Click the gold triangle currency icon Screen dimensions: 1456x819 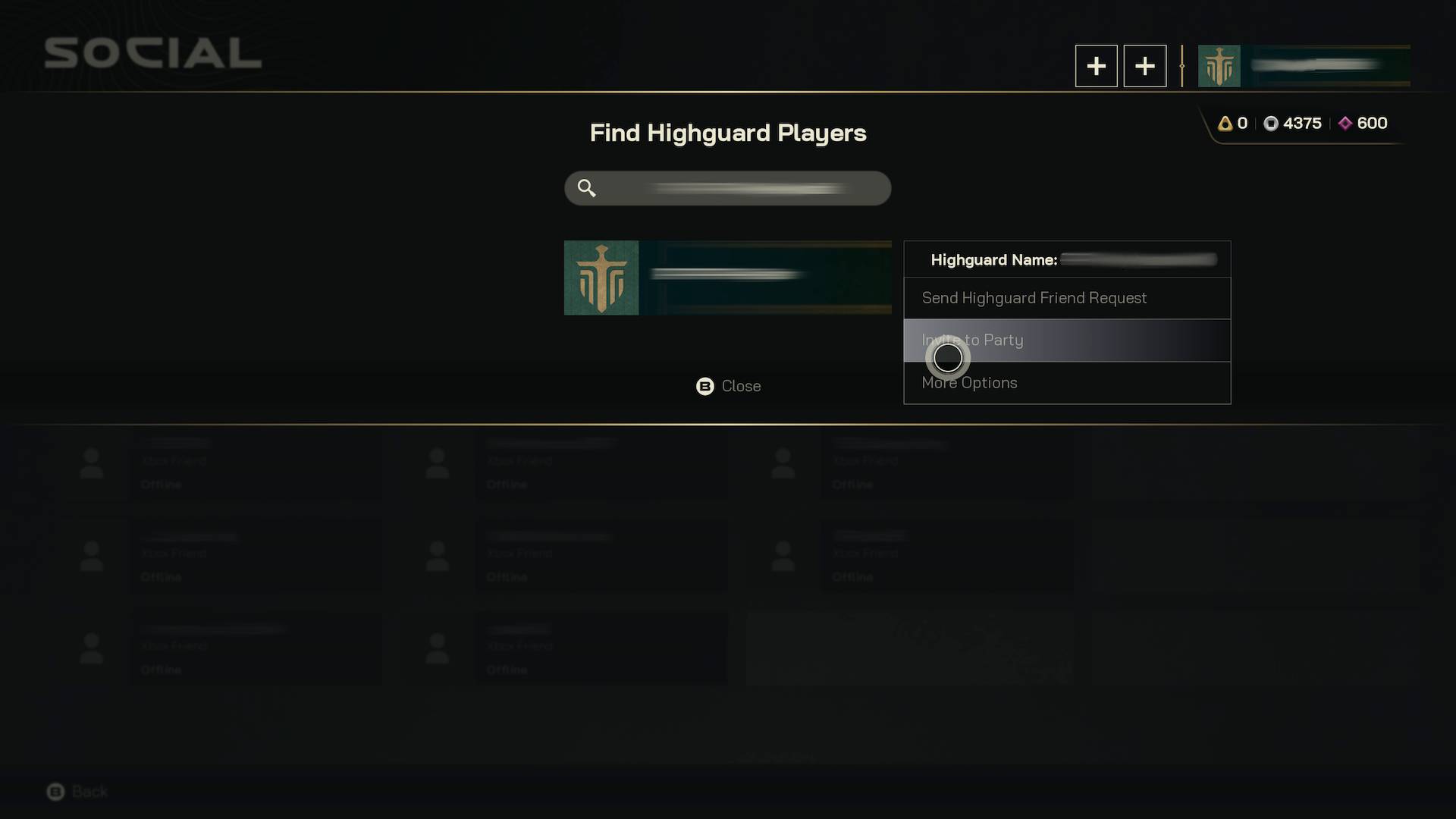click(1227, 123)
